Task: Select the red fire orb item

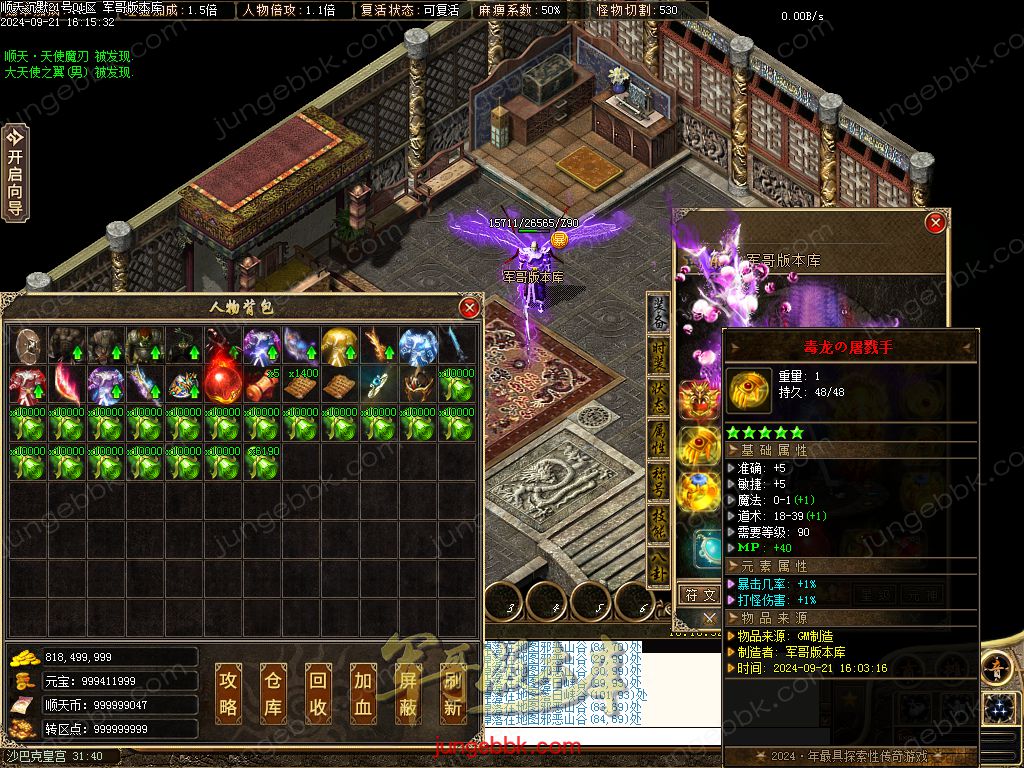Action: [x=223, y=384]
